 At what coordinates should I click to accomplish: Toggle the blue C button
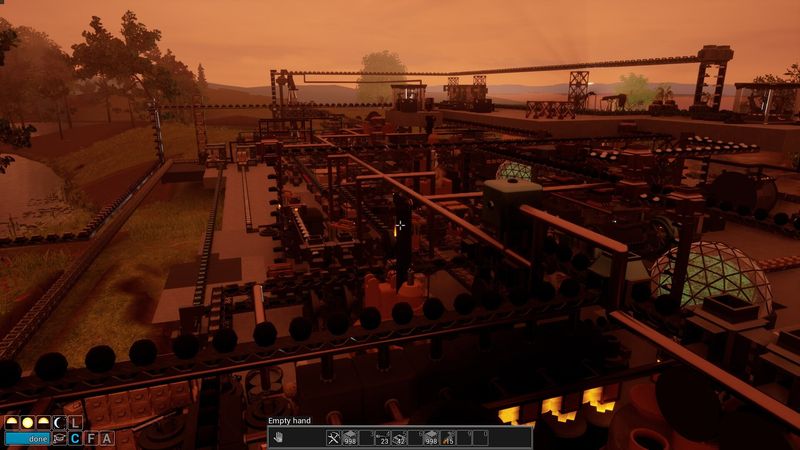point(75,438)
